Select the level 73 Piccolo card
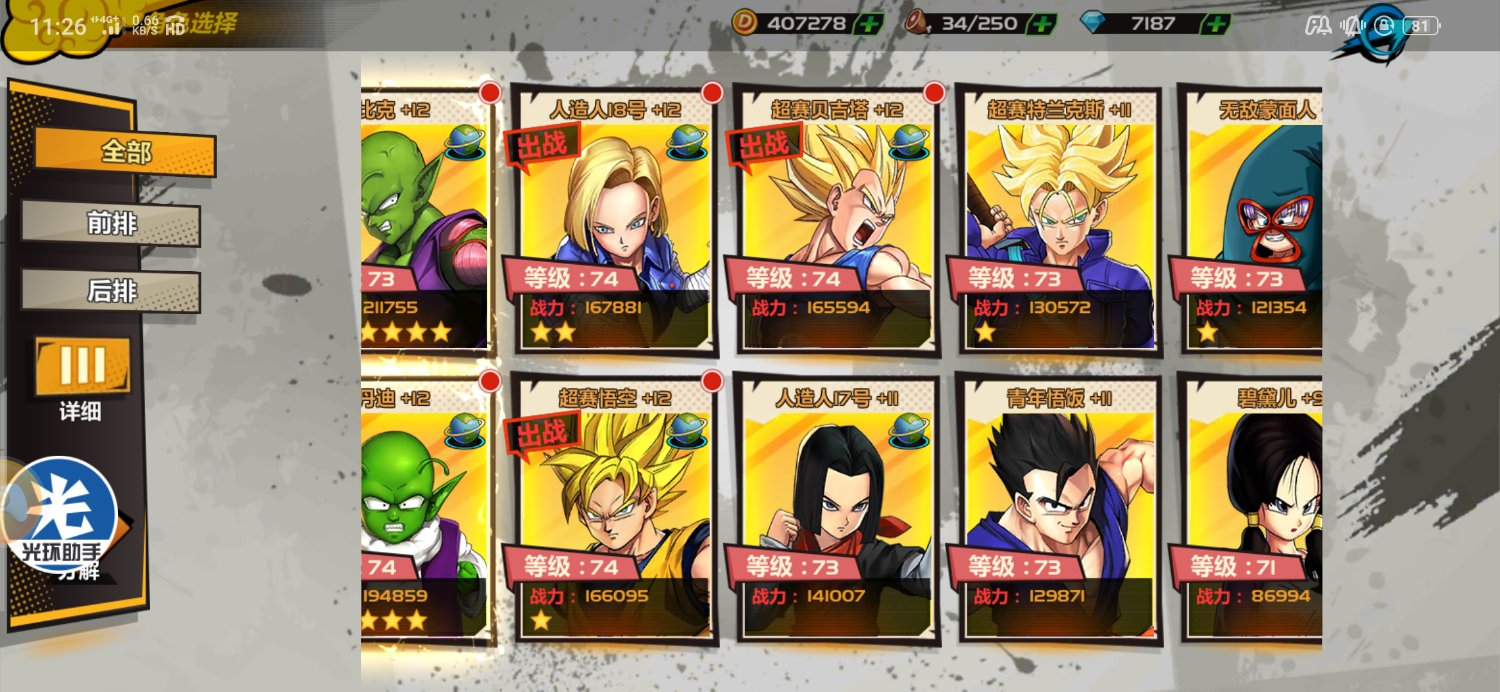1500x692 pixels. point(426,220)
